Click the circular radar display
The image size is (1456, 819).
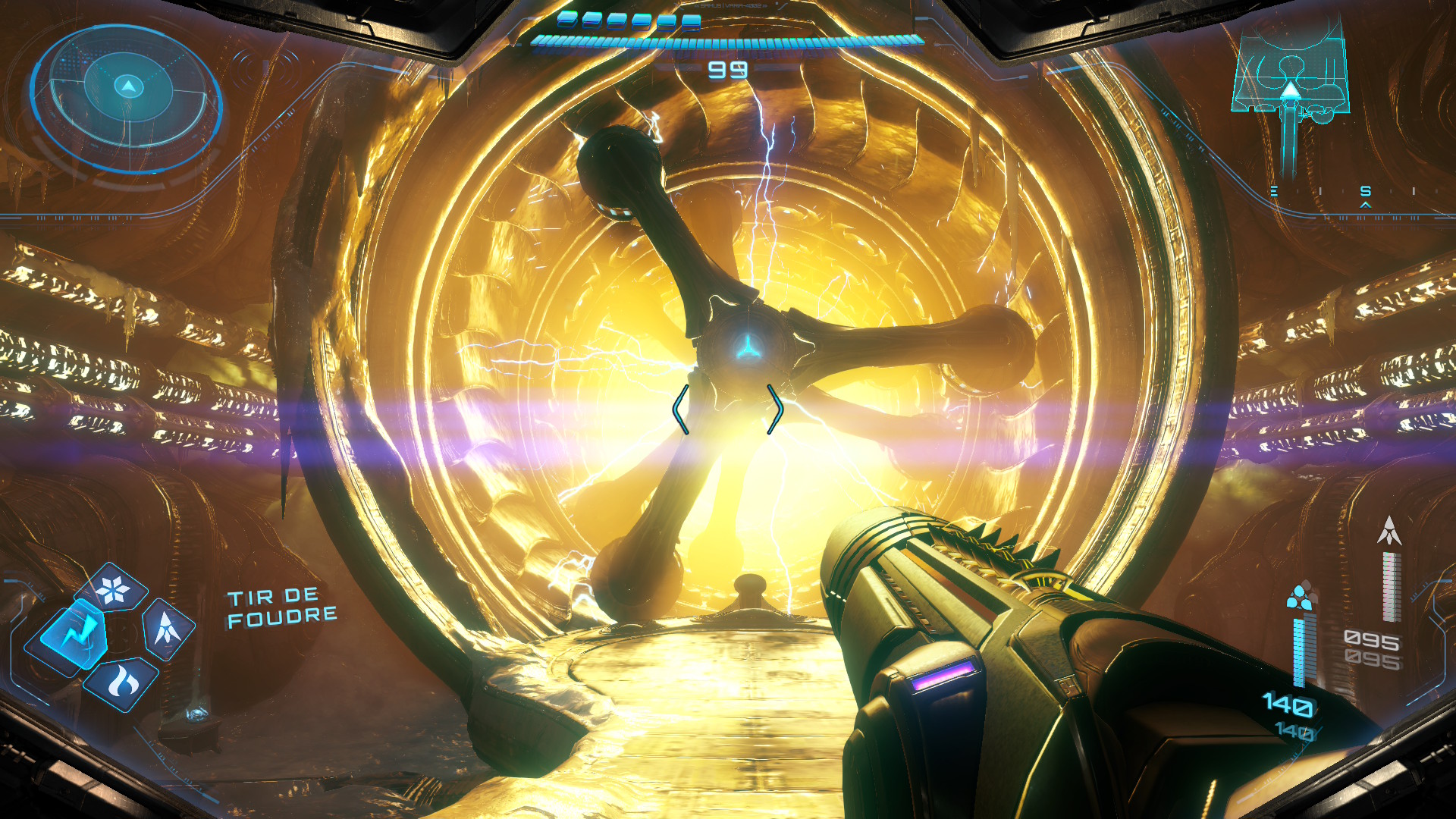127,99
